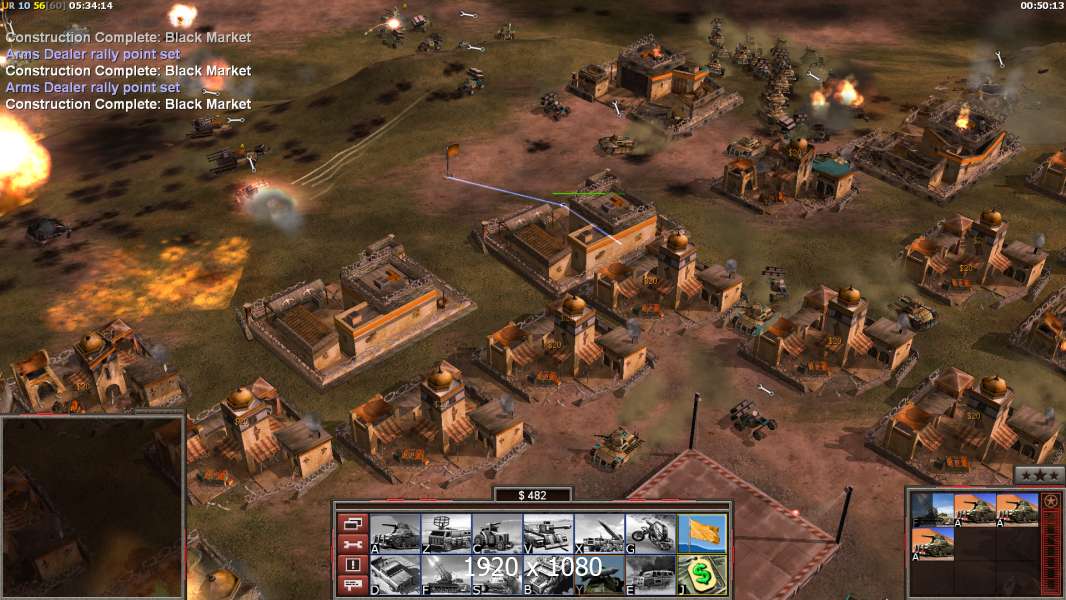The image size is (1066, 600).
Task: Queue the anti-air gun vehicle labeled F
Action: click(x=446, y=574)
